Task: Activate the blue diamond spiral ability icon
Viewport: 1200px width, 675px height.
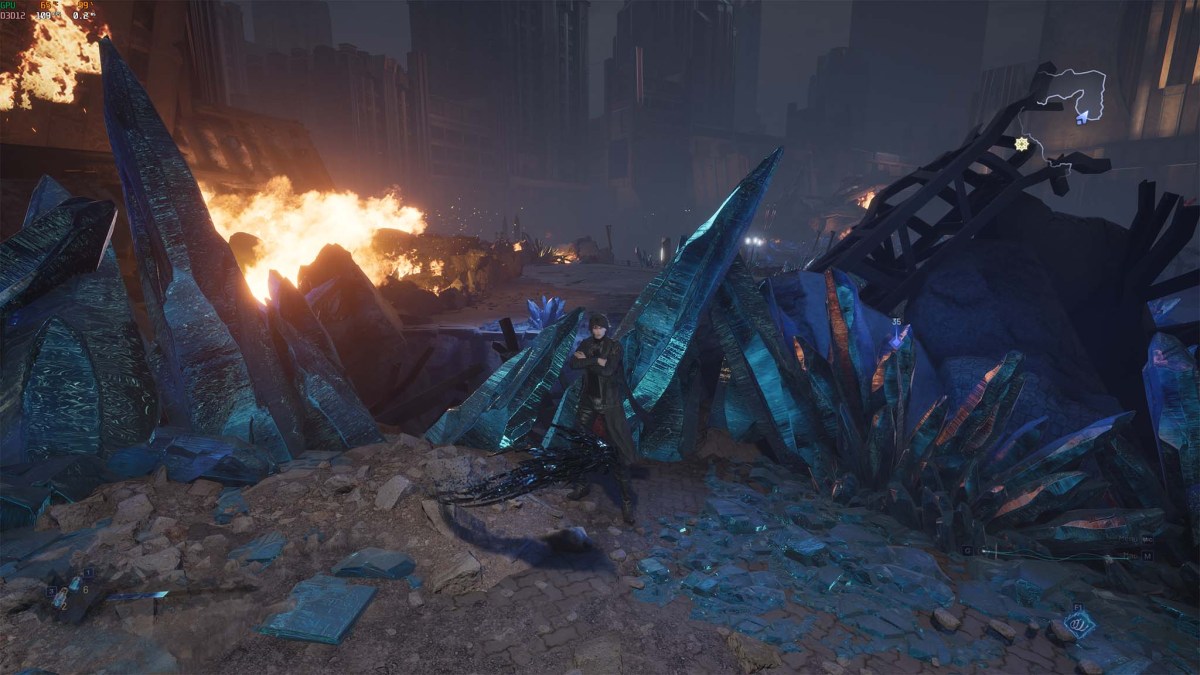Action: click(x=1080, y=624)
